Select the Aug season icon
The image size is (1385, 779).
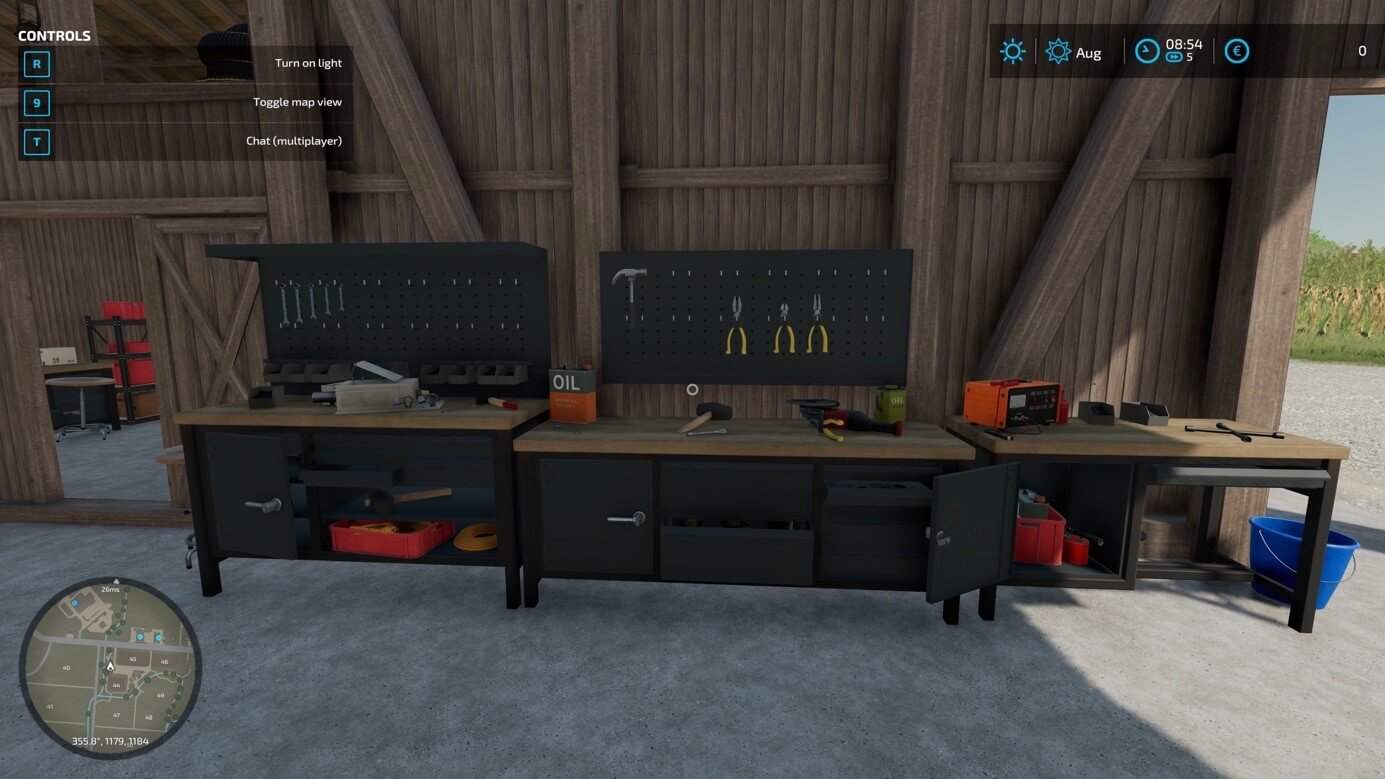coord(1058,51)
